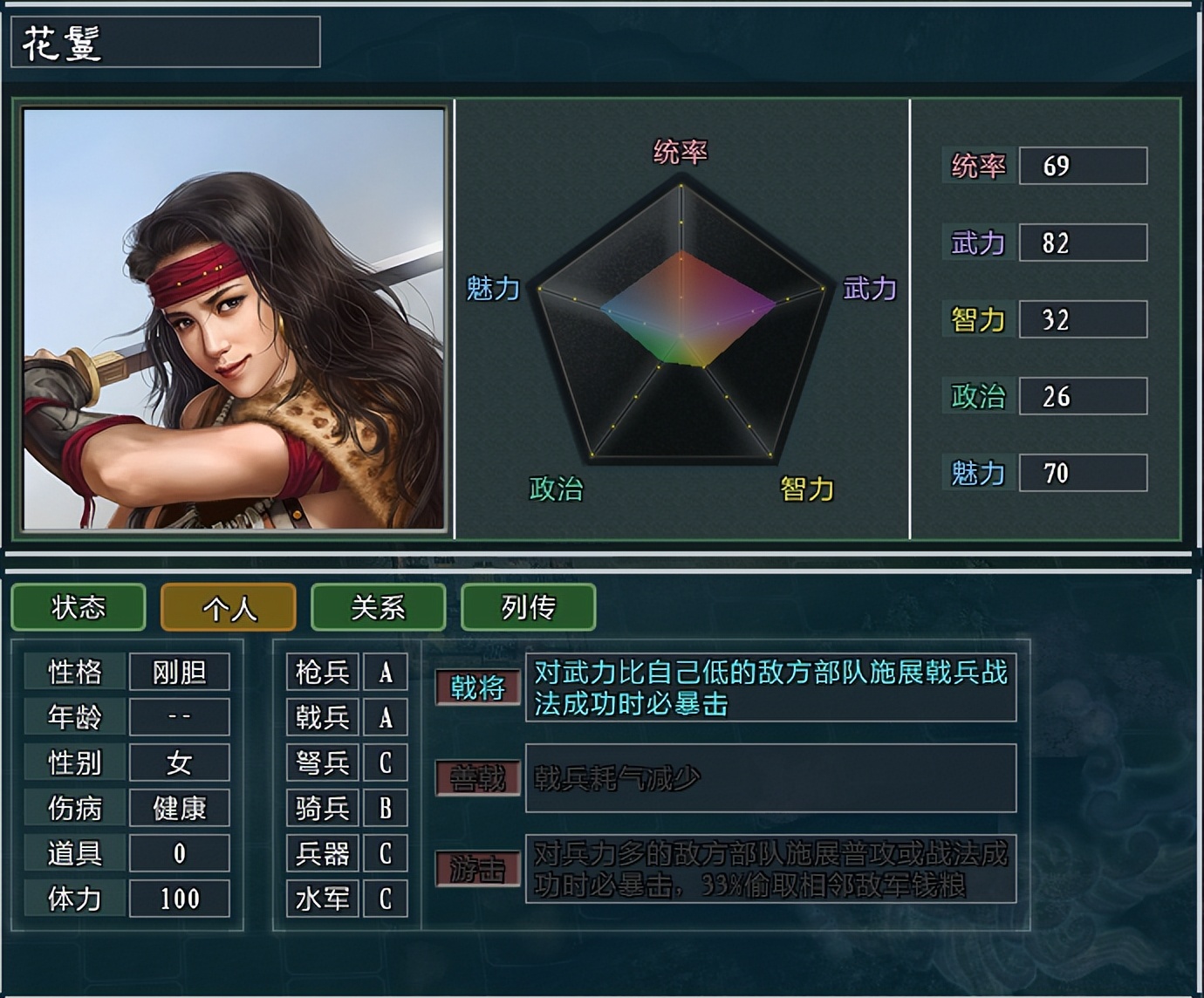Select the 善戟 skill icon

478,778
